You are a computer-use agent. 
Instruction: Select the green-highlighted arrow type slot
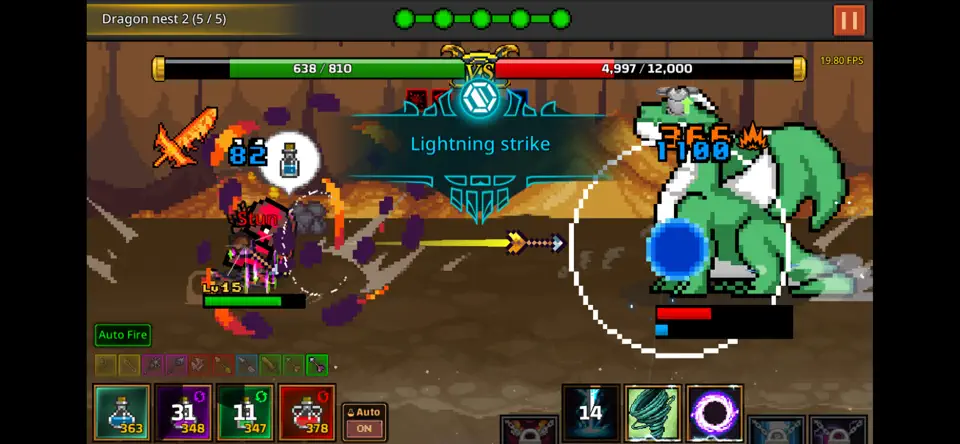317,365
